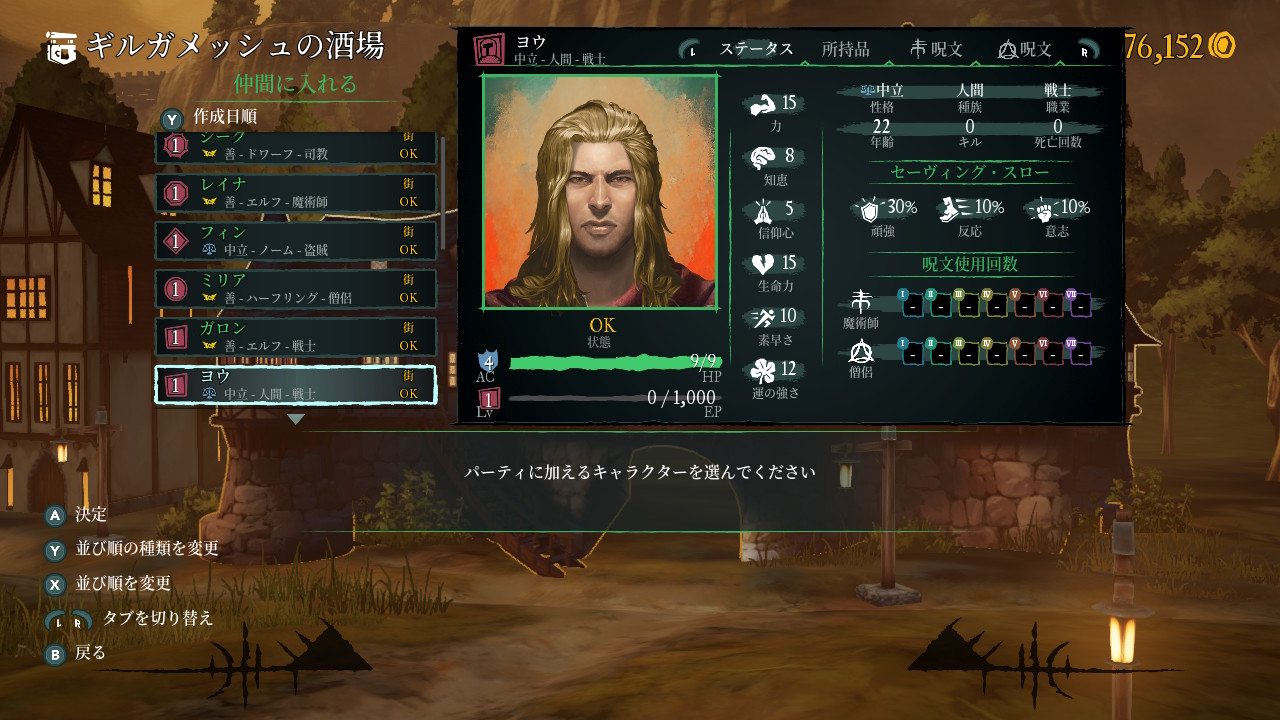Screen dimensions: 1280x720
Task: Choose フィン the gnome thief
Action: (295, 240)
